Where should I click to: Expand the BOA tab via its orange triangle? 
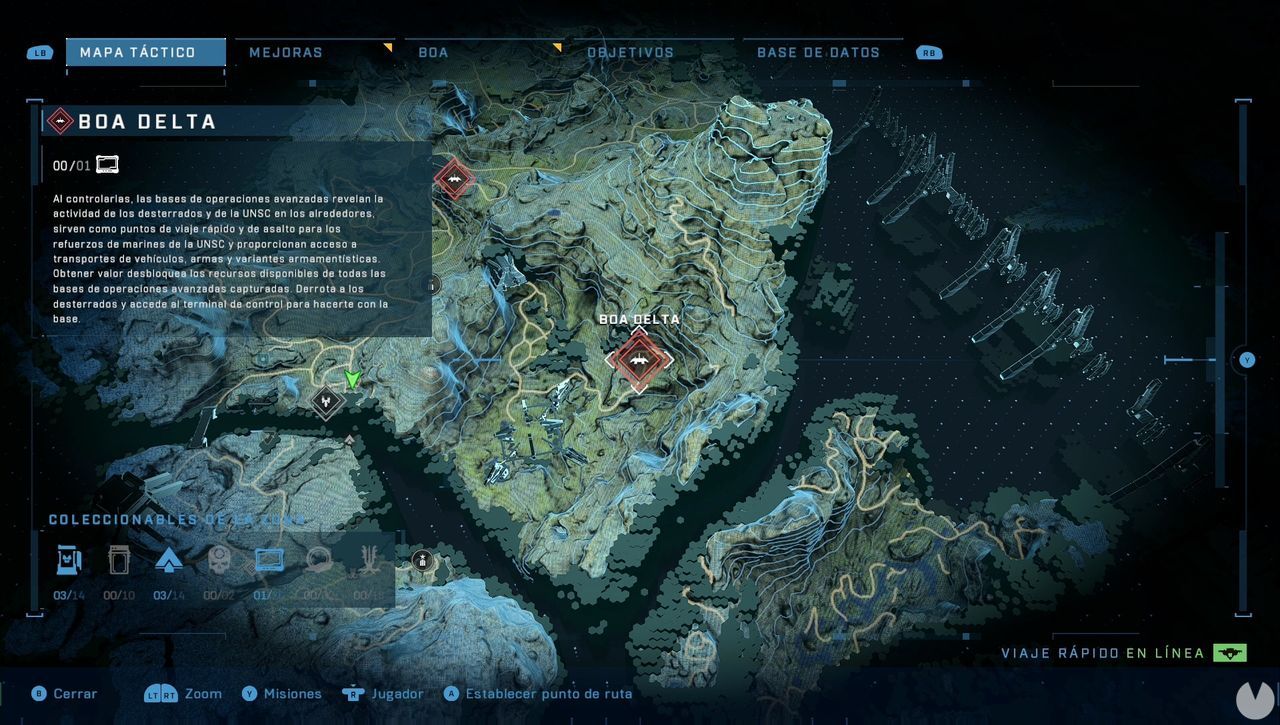click(558, 46)
